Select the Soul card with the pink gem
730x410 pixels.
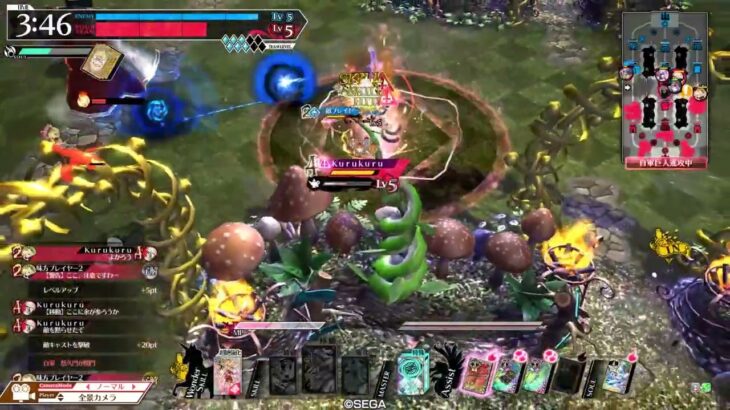618,375
